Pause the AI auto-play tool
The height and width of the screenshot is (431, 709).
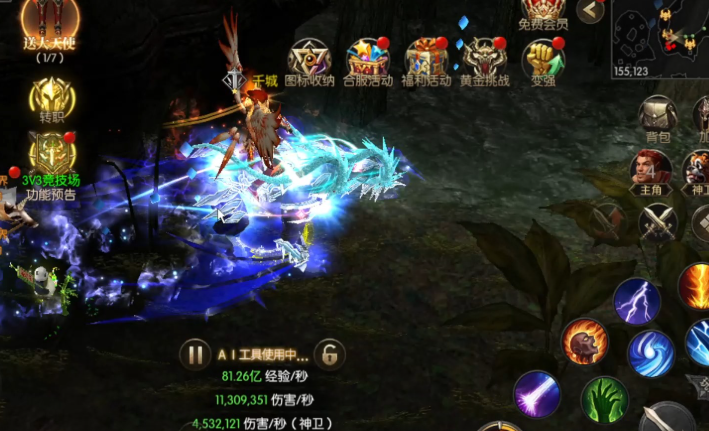(x=193, y=353)
